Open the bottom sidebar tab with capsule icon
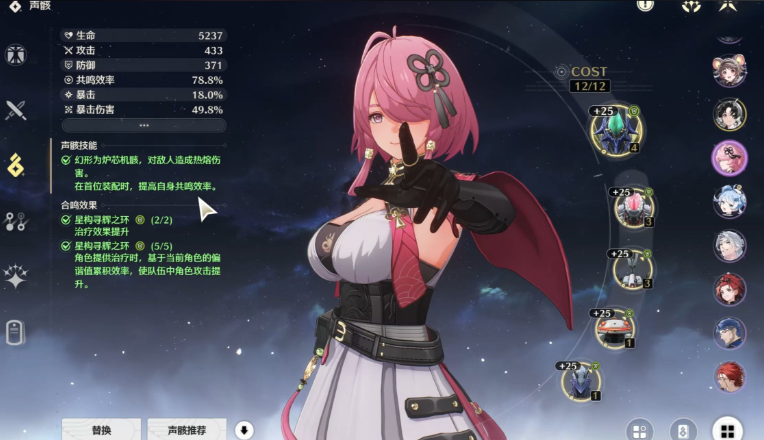Viewport: 764px width, 440px height. pos(16,332)
